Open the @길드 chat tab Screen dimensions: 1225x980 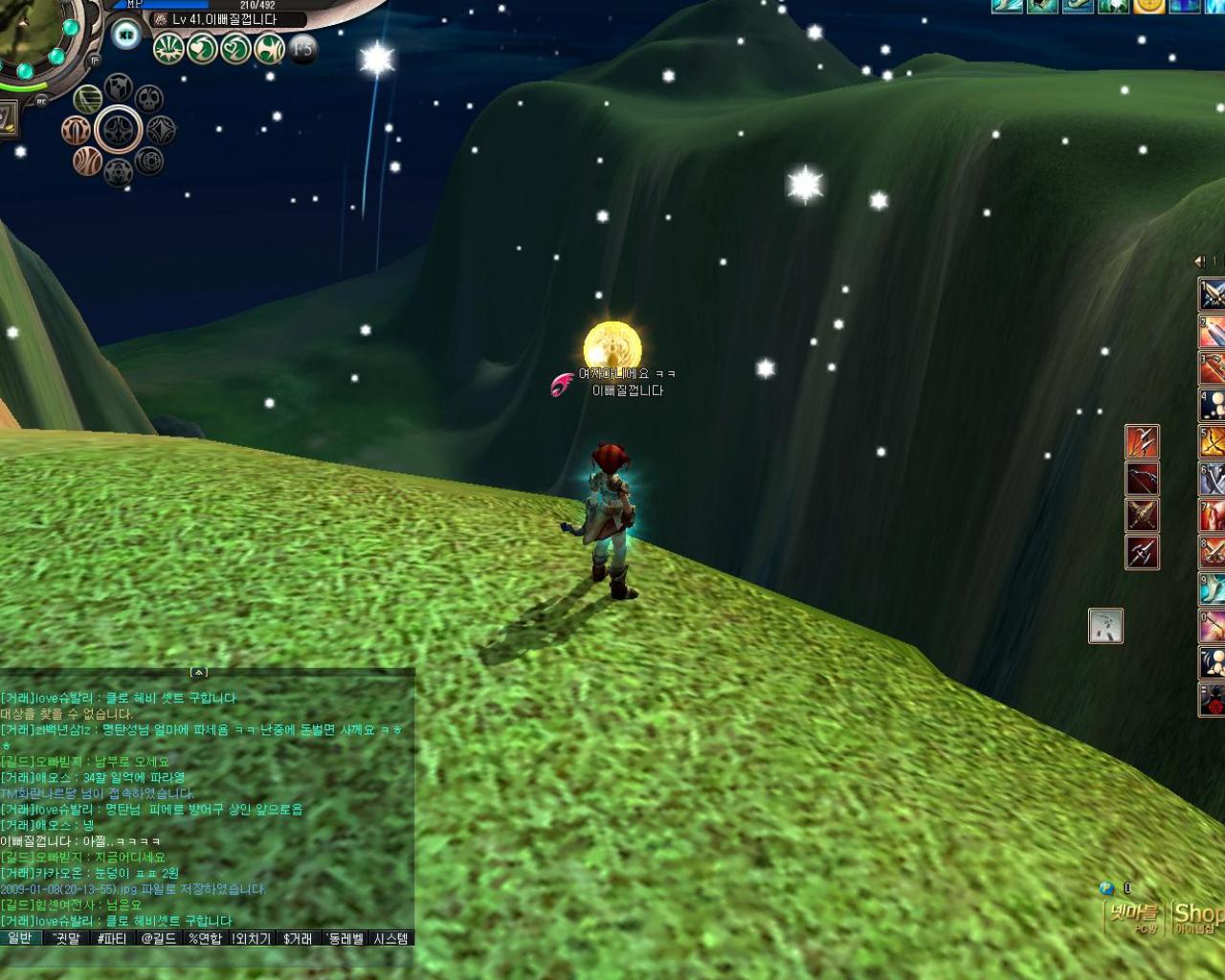[157, 940]
